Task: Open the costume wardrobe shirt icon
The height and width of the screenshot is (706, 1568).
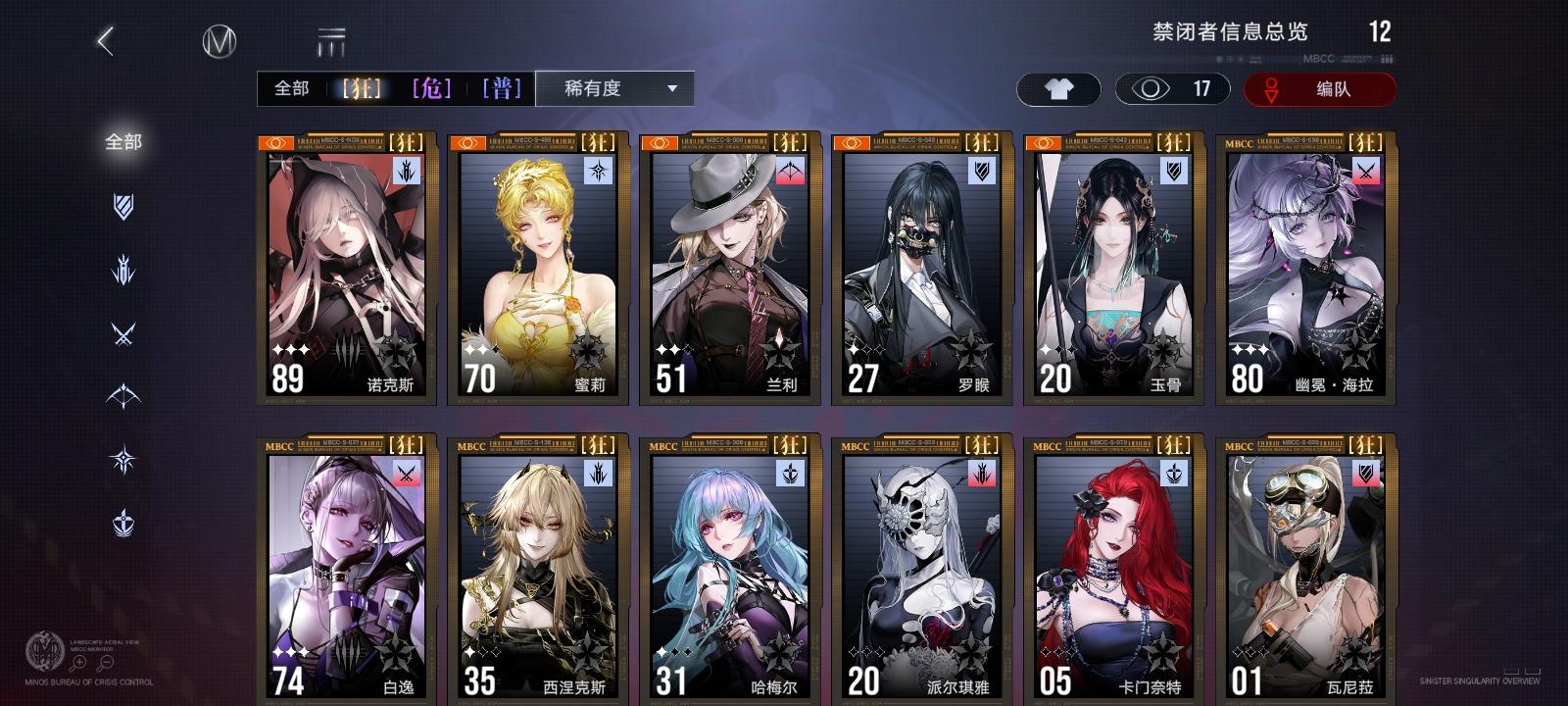Action: (x=1058, y=88)
